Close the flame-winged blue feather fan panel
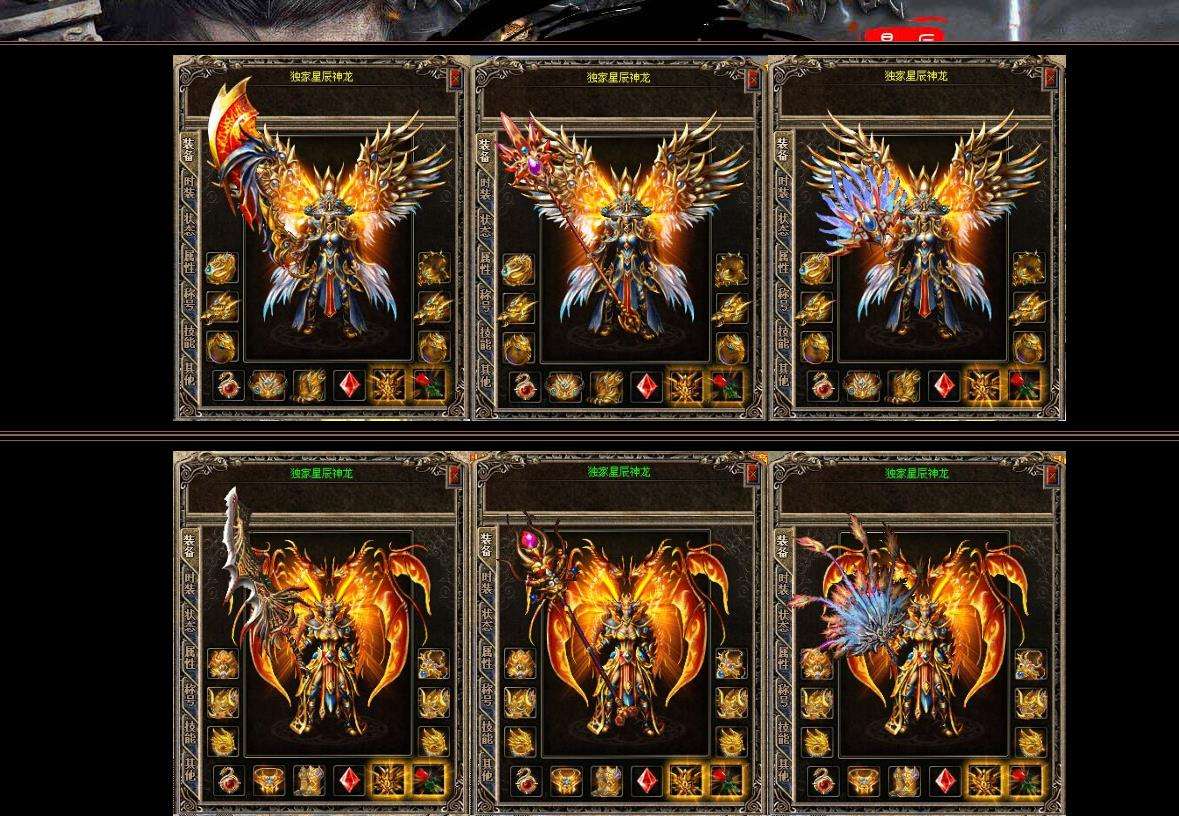This screenshot has height=816, width=1179. pyautogui.click(x=1050, y=474)
